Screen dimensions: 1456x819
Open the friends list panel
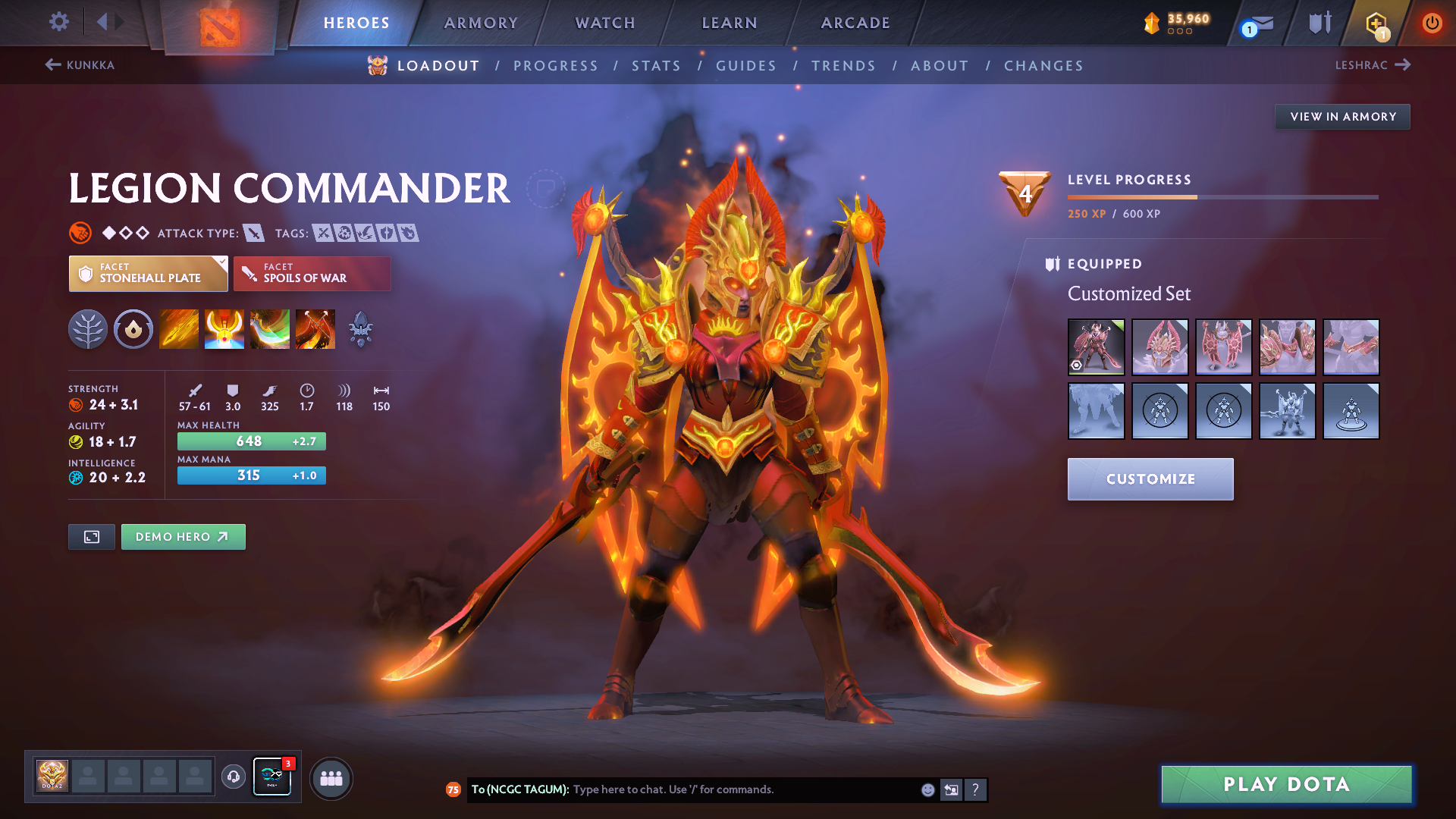click(331, 777)
